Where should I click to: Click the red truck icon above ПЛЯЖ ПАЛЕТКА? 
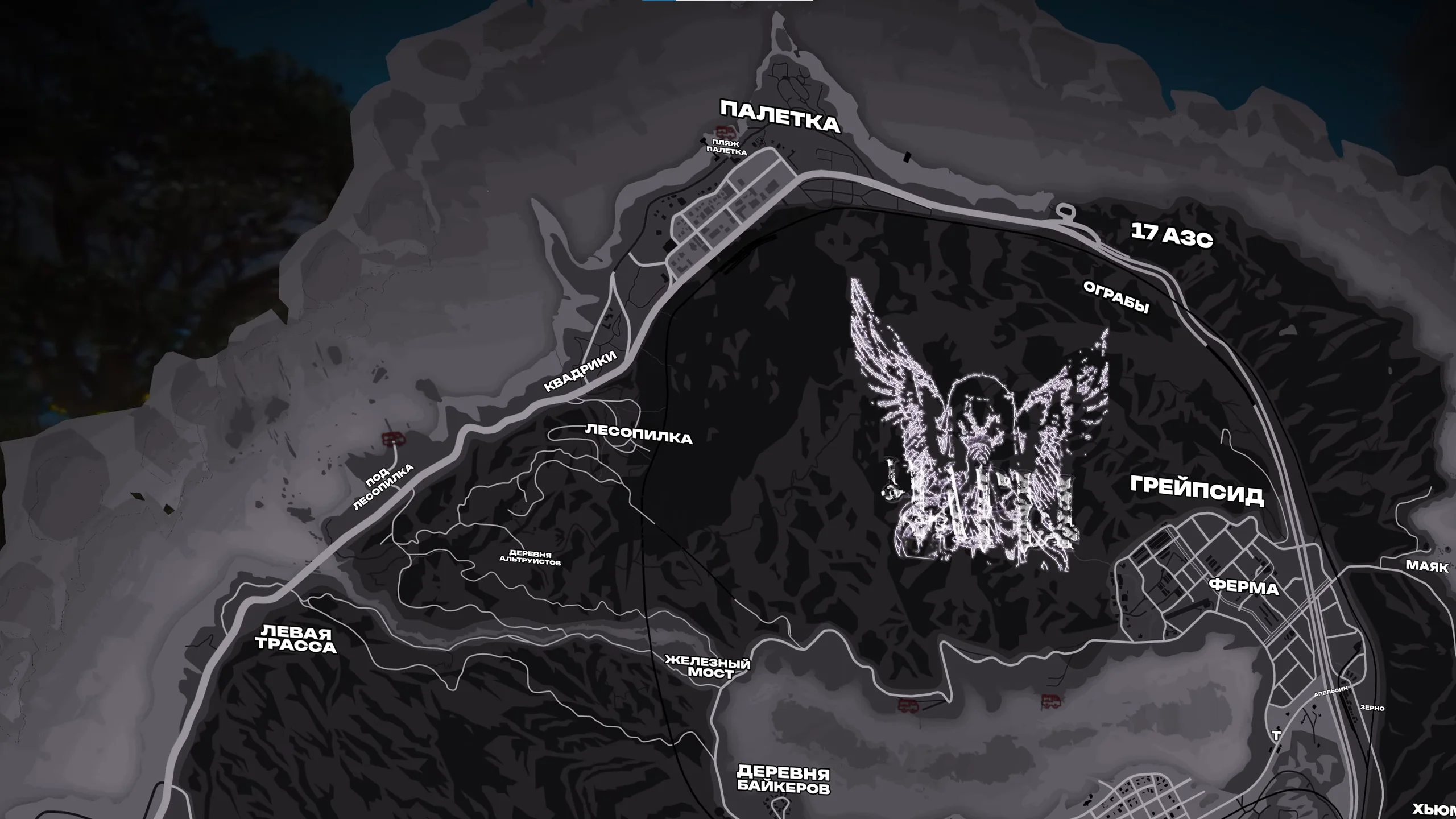pyautogui.click(x=722, y=130)
